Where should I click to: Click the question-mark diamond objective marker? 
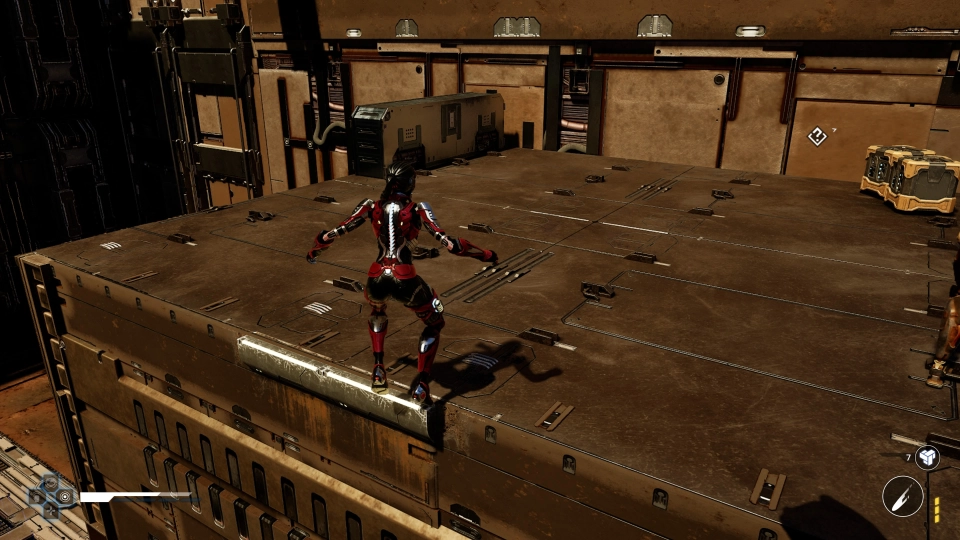[817, 136]
